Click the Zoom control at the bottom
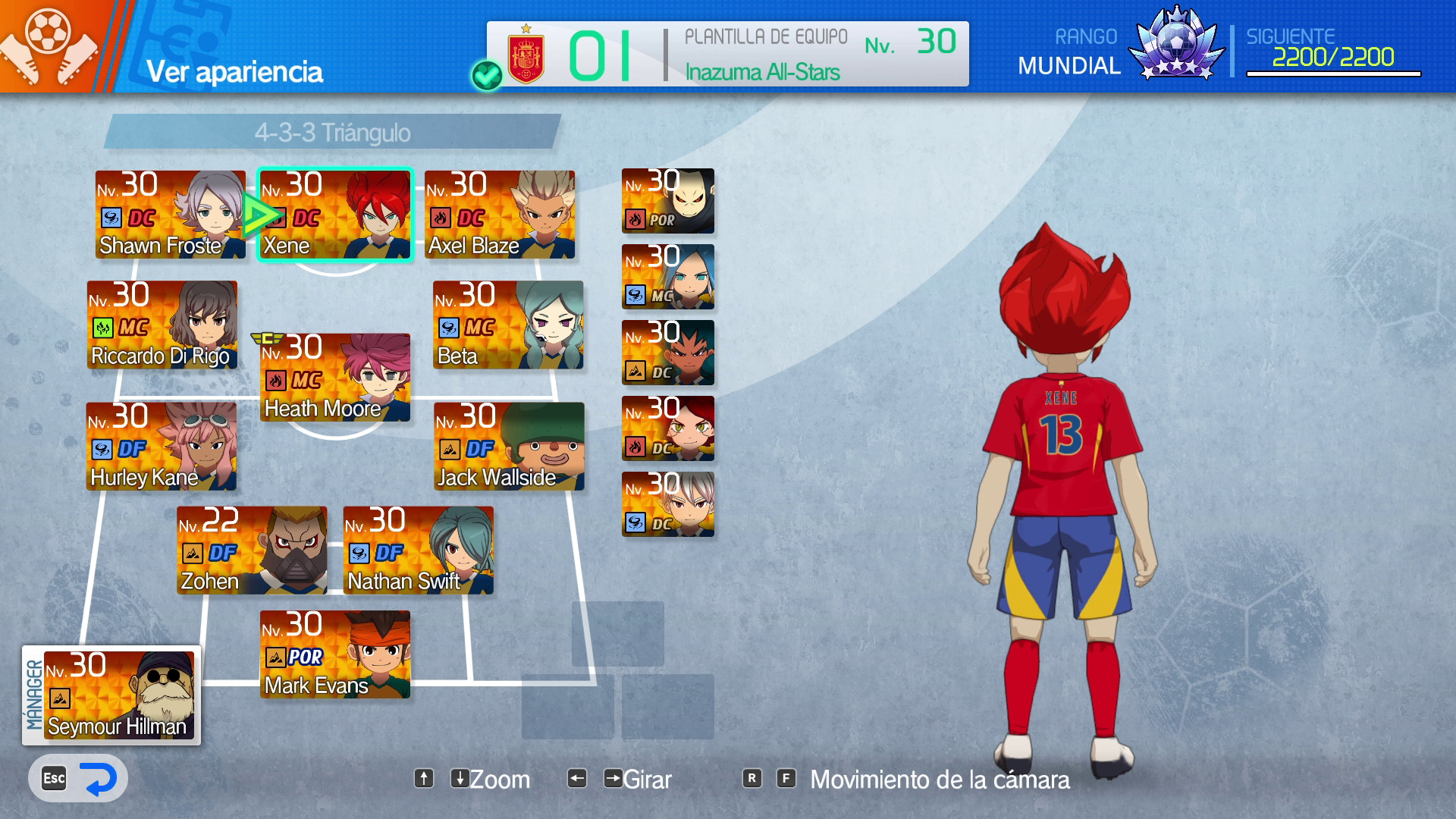Viewport: 1456px width, 819px height. pyautogui.click(x=499, y=779)
